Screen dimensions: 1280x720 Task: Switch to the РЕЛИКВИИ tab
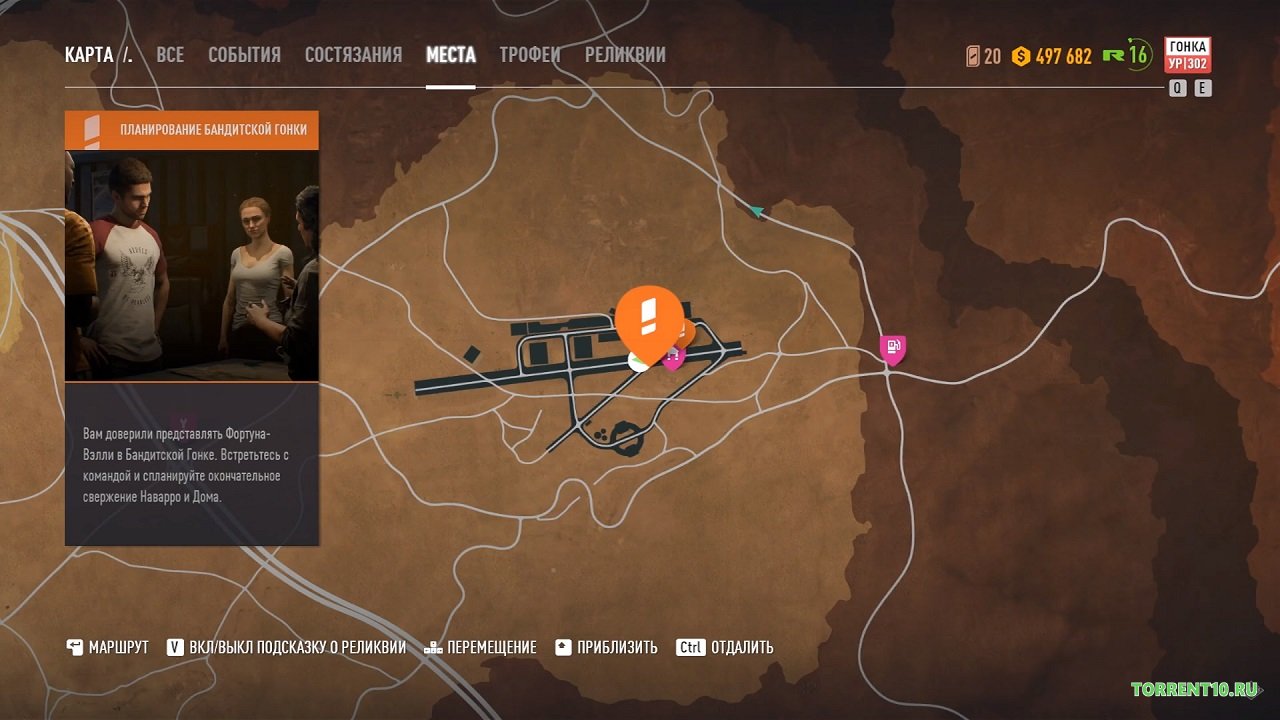(x=625, y=55)
